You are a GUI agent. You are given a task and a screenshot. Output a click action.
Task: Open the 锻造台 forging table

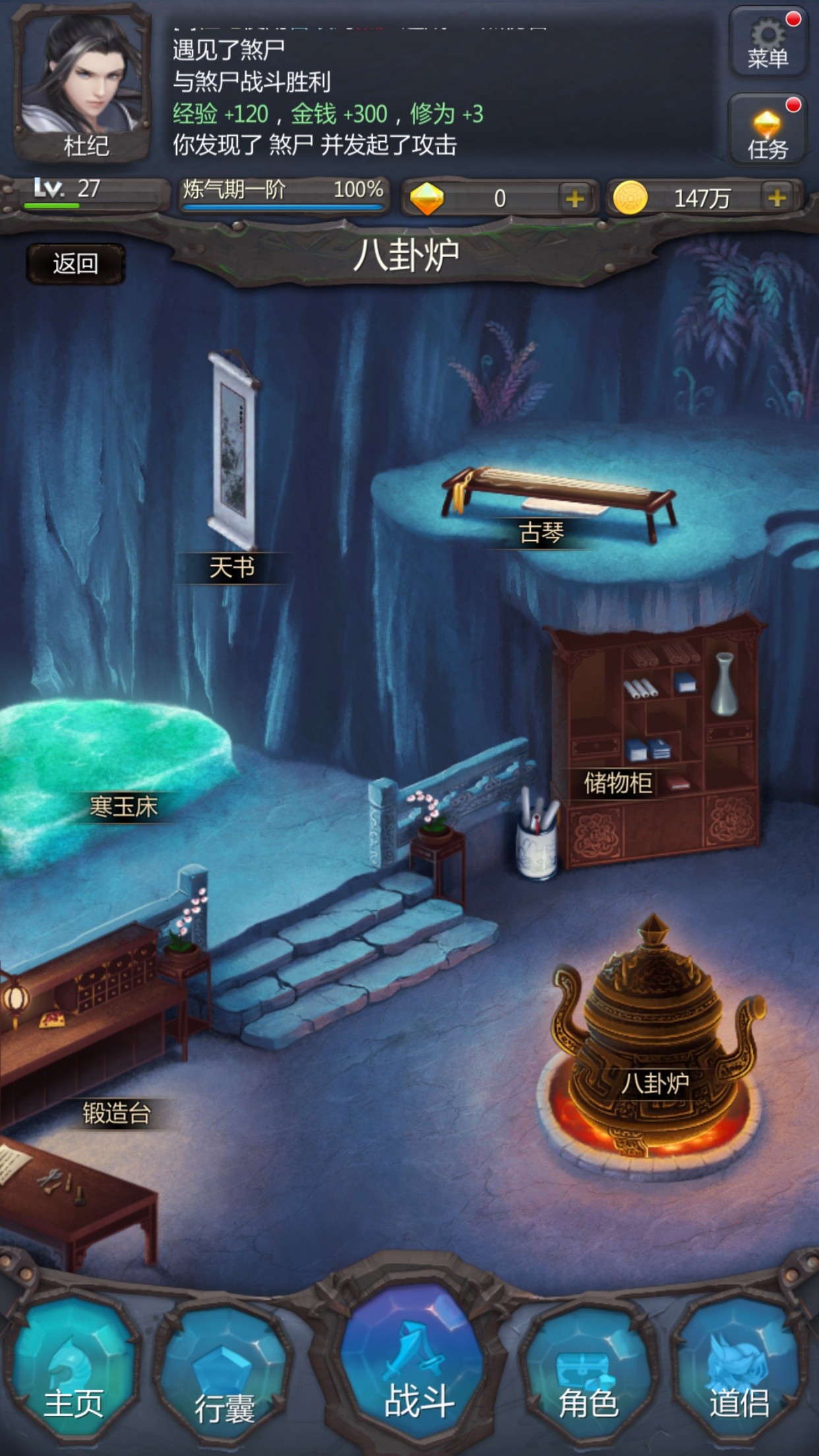click(x=117, y=1114)
